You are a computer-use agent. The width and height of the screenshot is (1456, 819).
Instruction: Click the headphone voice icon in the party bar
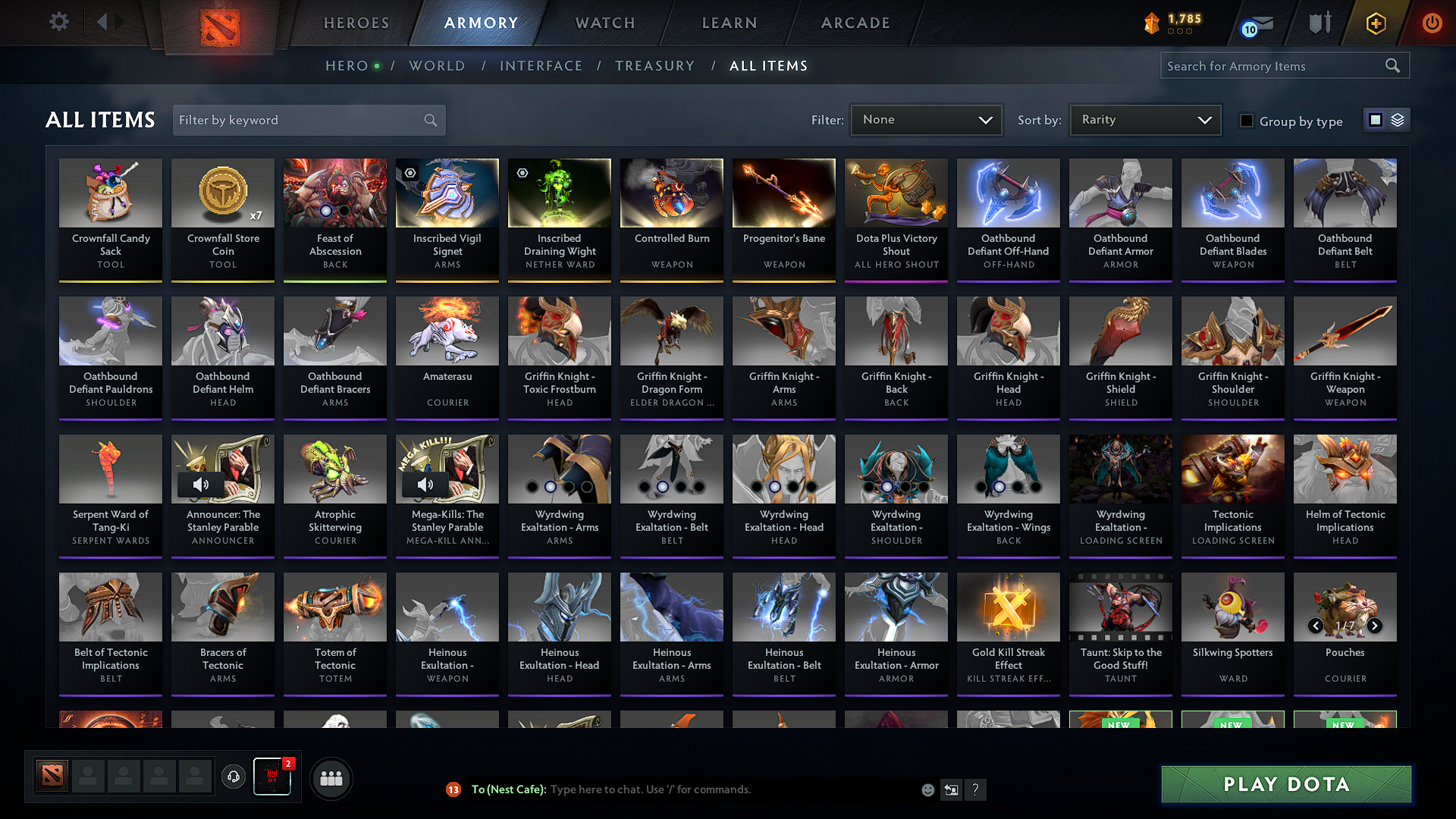pyautogui.click(x=233, y=777)
